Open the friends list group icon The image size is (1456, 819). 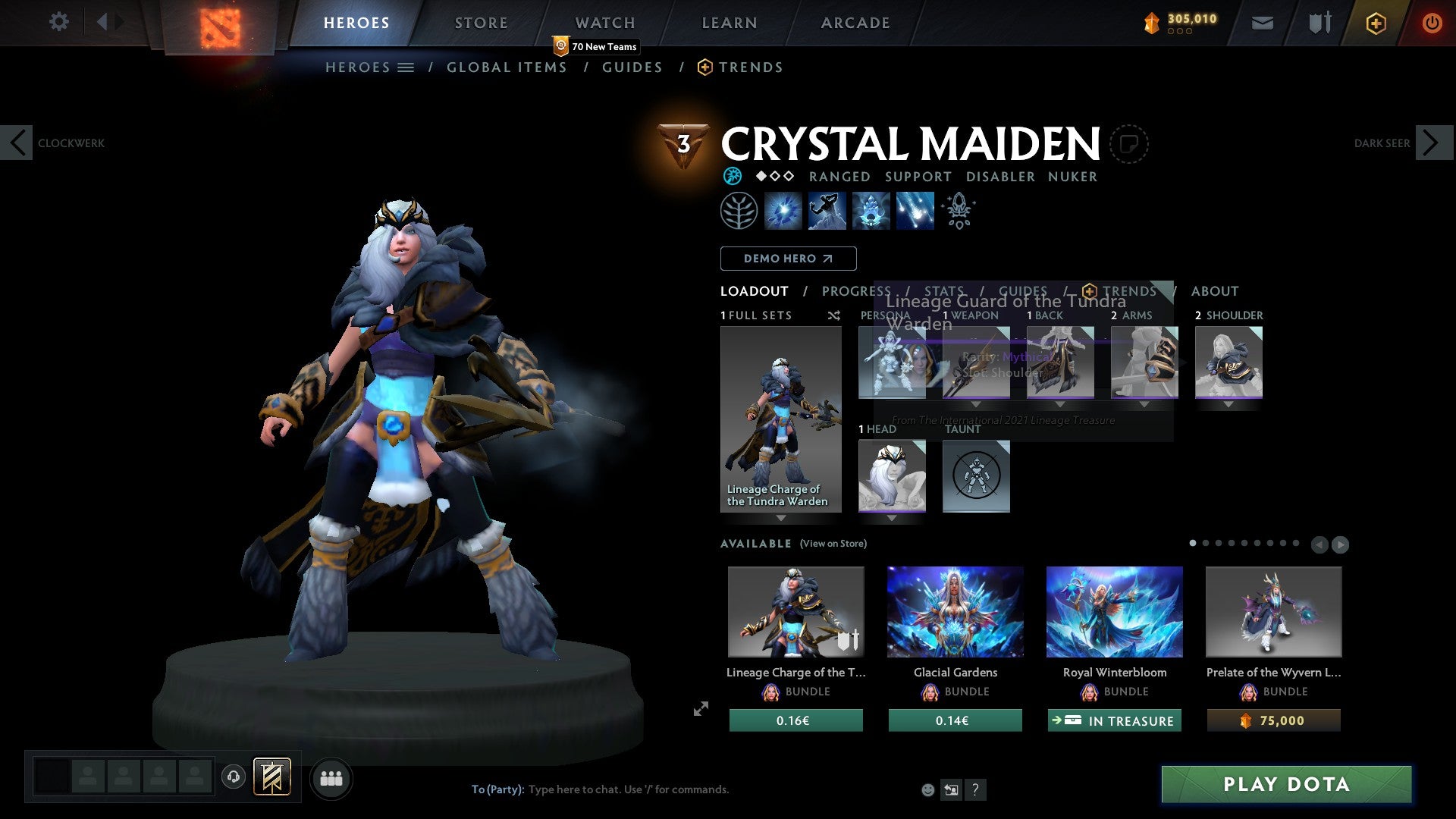[x=331, y=778]
